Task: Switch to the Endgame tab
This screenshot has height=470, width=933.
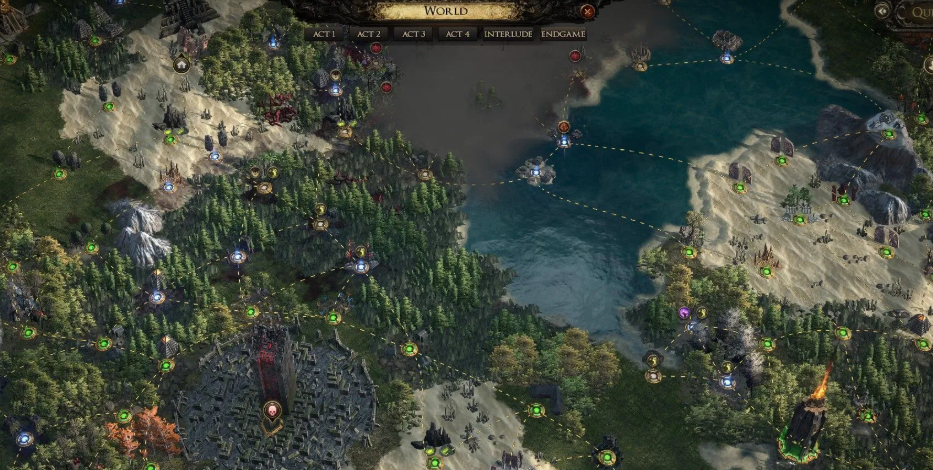Action: coord(563,33)
